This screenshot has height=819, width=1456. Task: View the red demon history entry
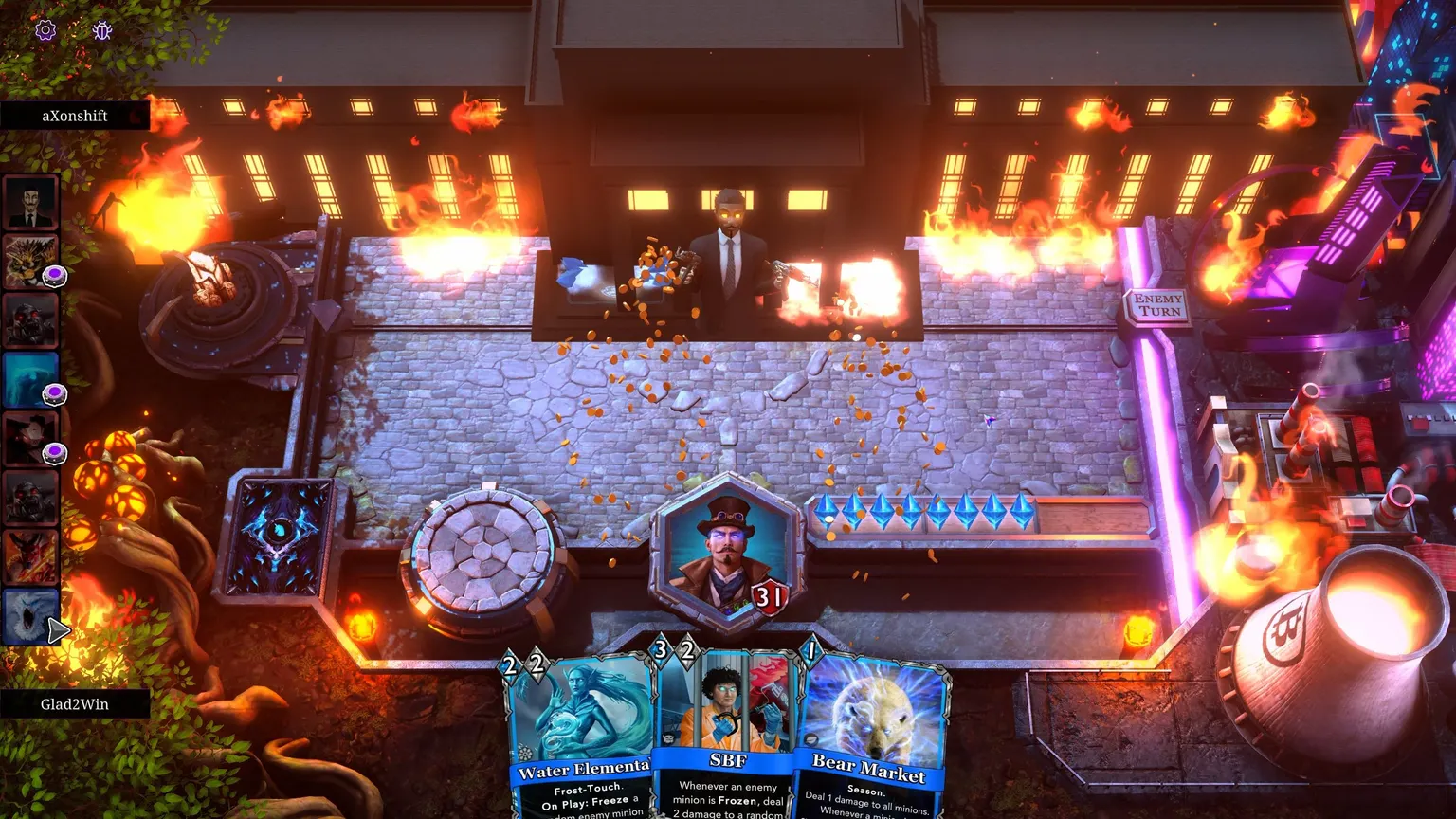31,556
